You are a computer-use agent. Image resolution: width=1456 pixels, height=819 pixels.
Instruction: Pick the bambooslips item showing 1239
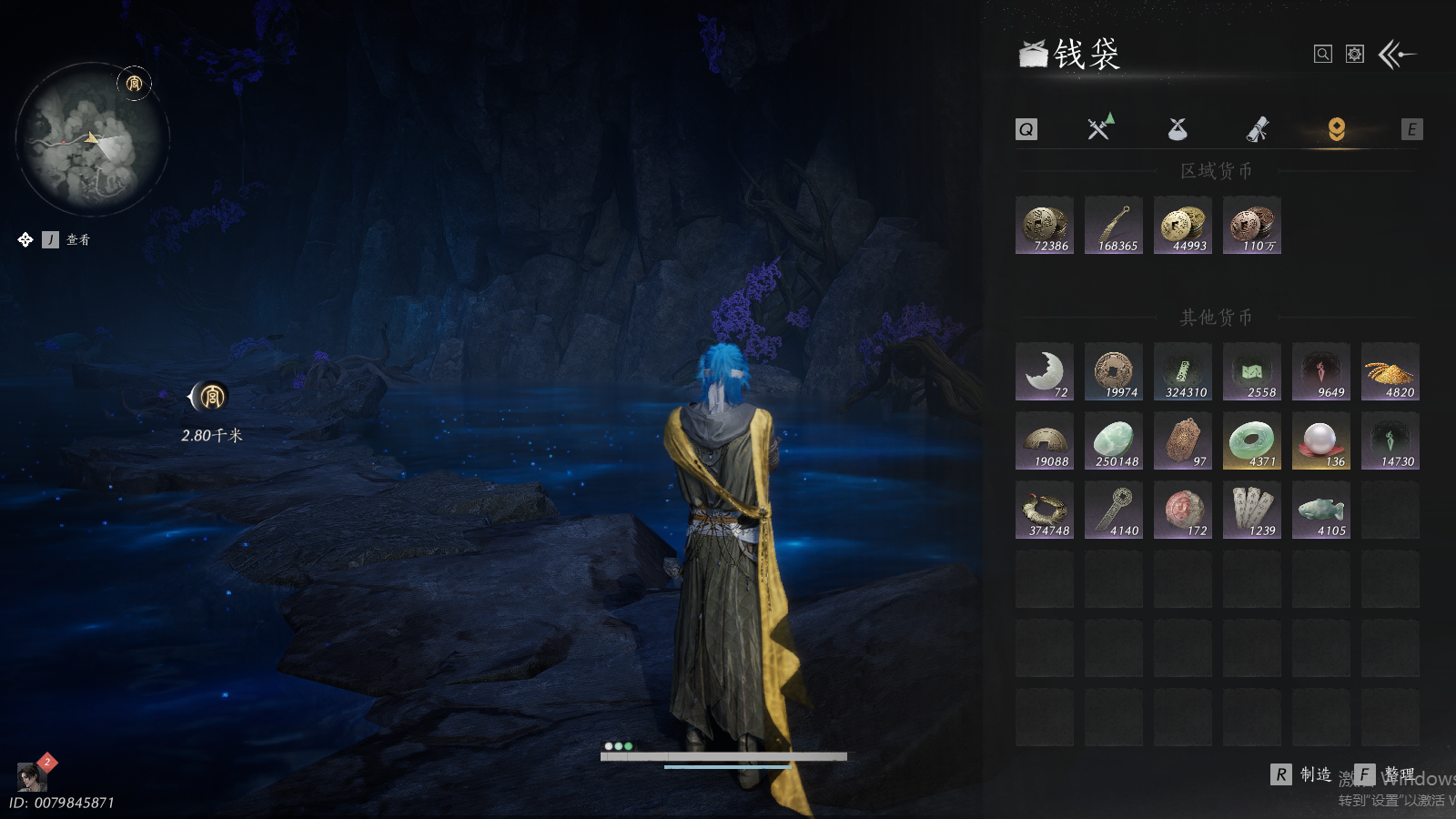(1252, 511)
